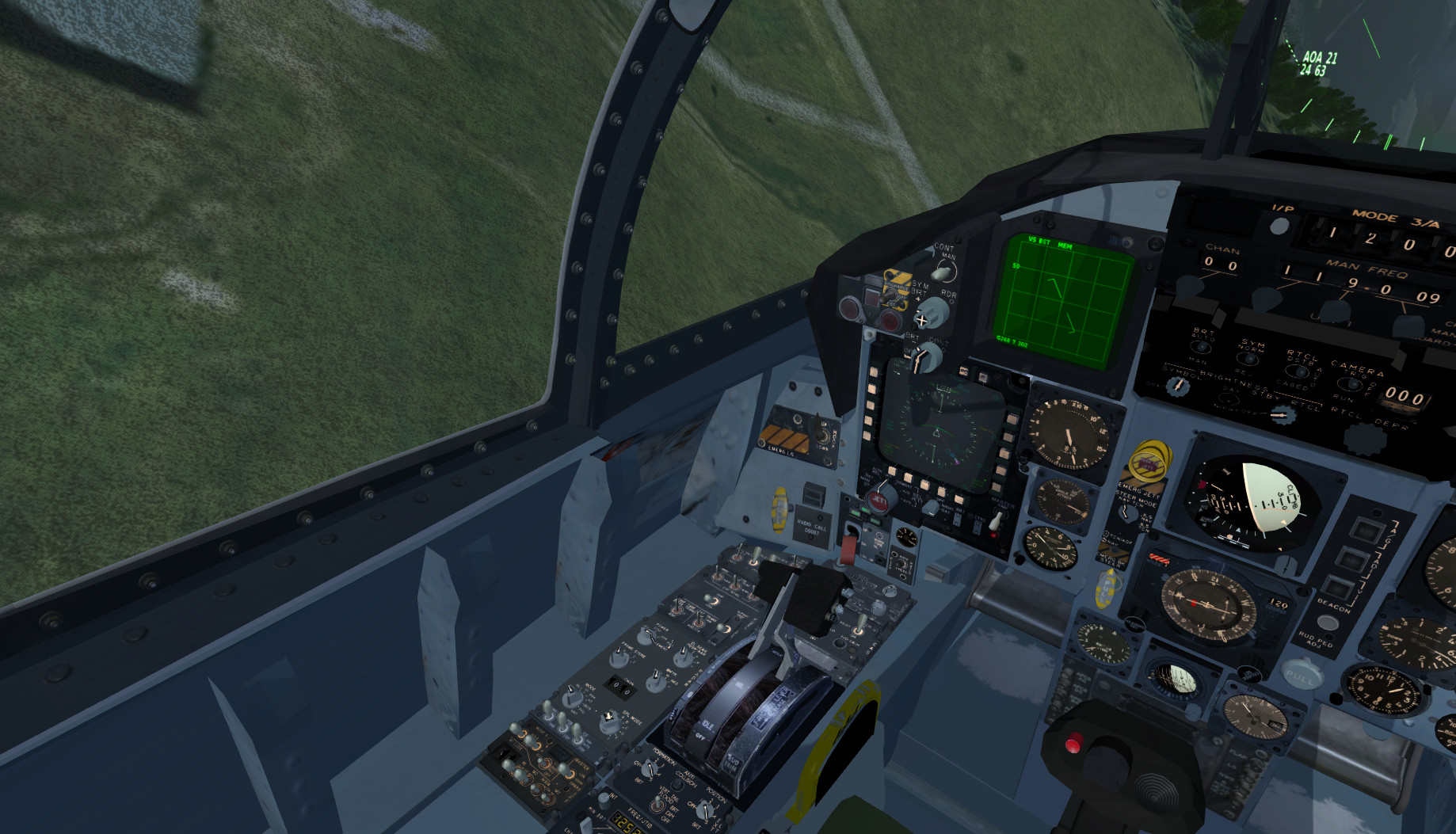Toggle the SYM switch on HUD panel
1456x834 pixels.
tap(1249, 359)
